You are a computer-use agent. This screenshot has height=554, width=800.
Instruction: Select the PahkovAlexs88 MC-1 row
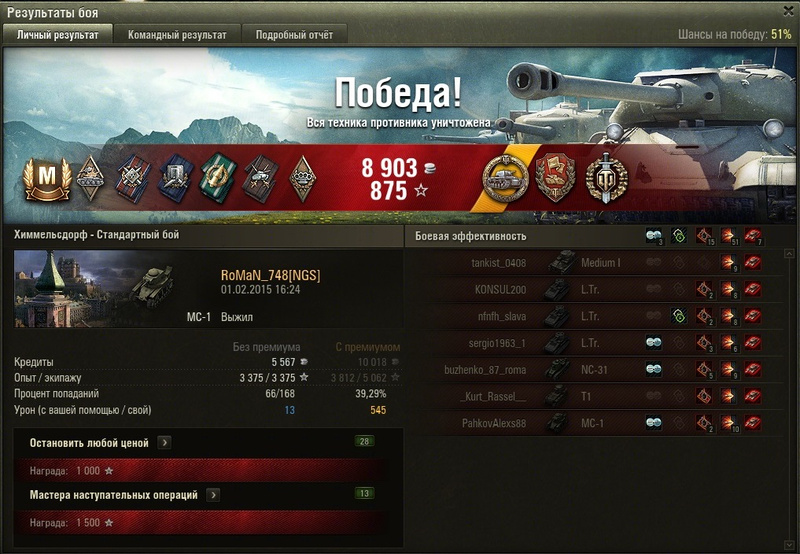click(600, 423)
